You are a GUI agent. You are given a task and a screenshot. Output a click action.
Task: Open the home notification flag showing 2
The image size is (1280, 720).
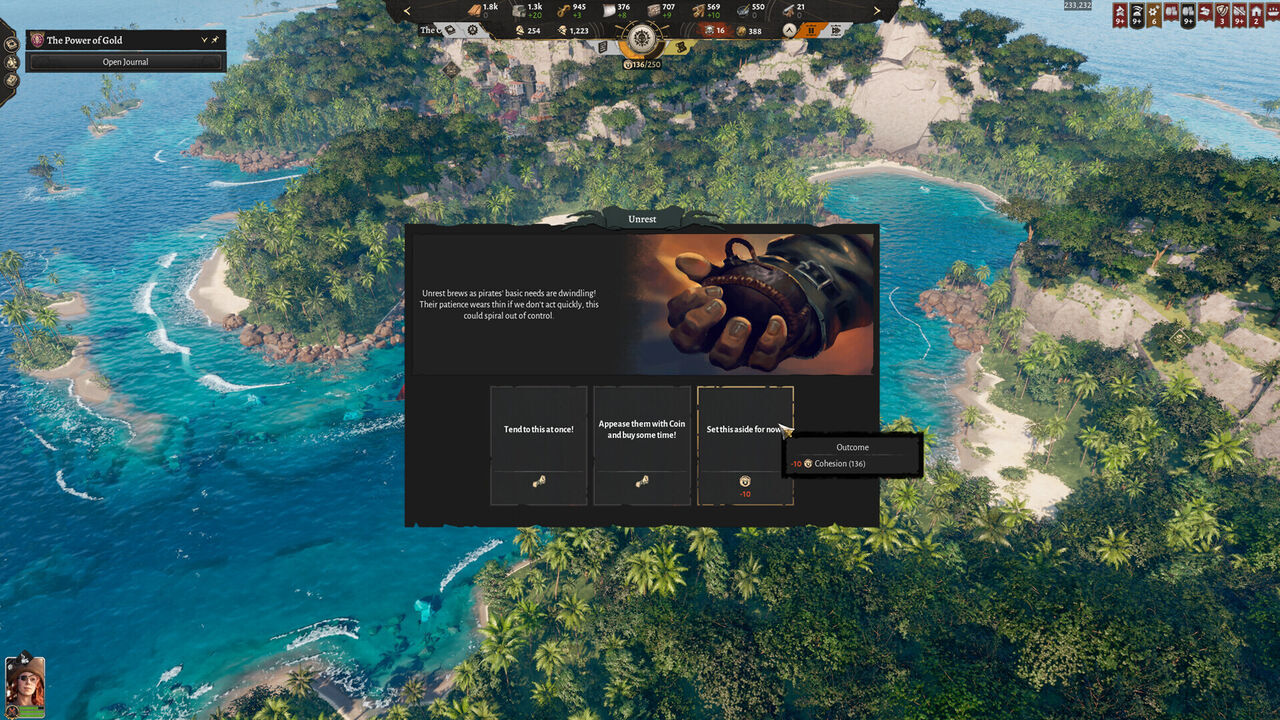1256,14
